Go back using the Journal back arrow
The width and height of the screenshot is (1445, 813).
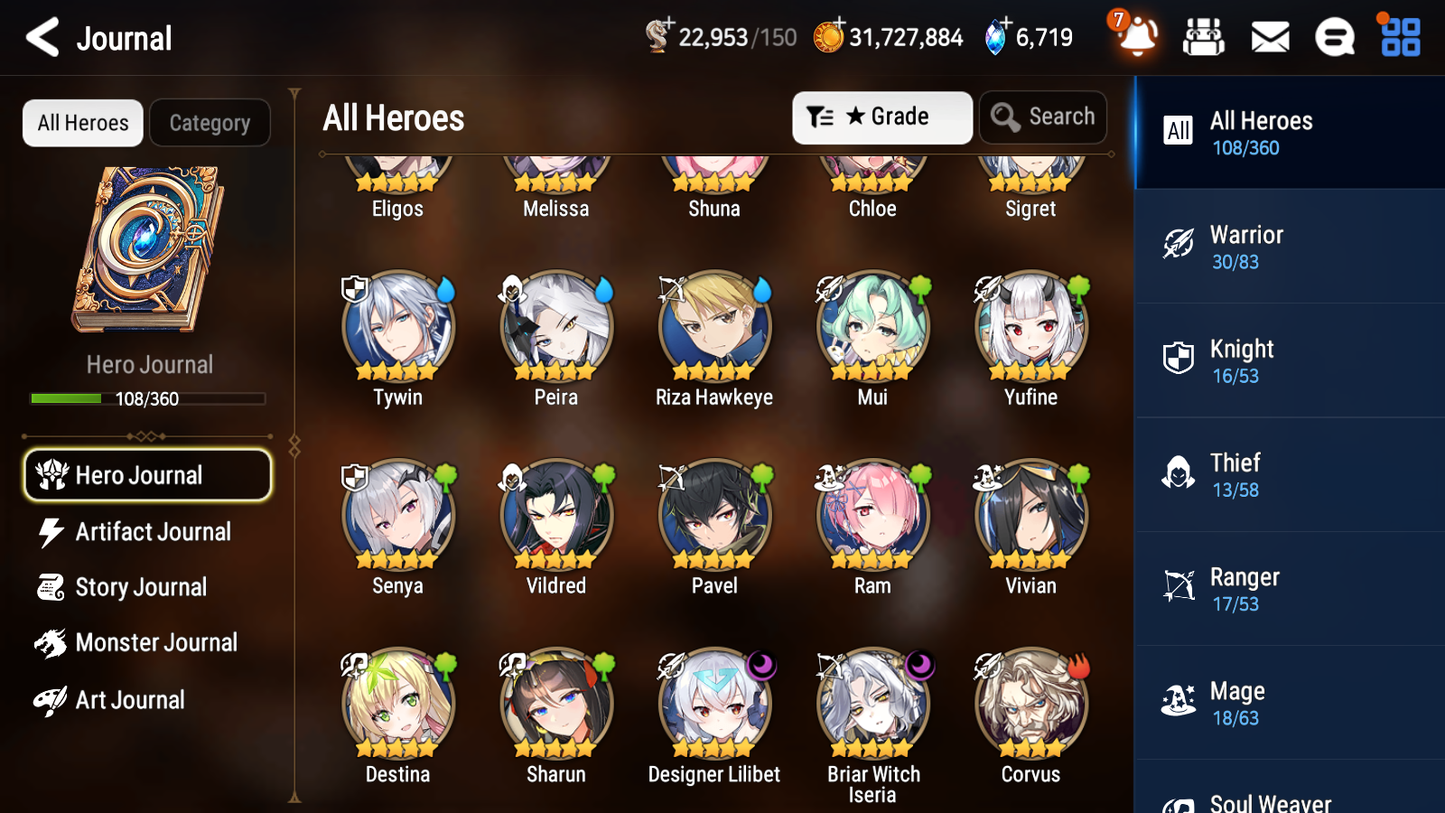[42, 36]
